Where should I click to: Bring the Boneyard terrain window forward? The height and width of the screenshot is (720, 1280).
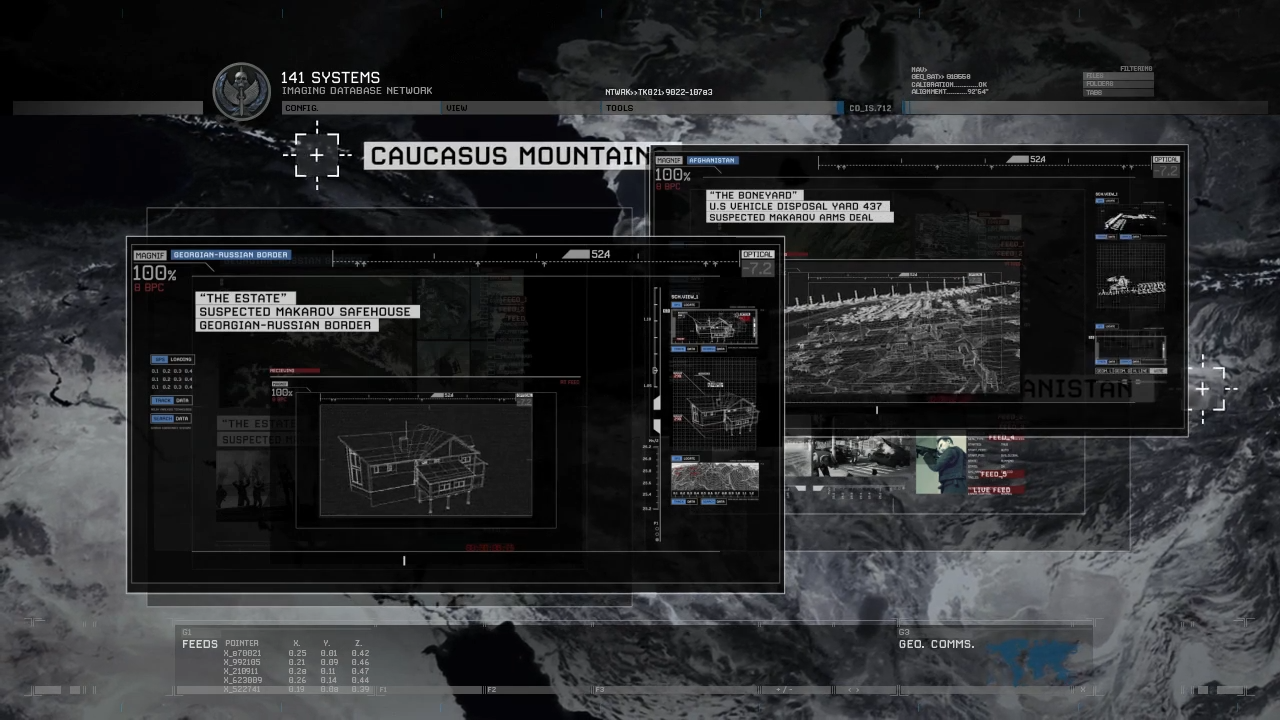click(902, 326)
